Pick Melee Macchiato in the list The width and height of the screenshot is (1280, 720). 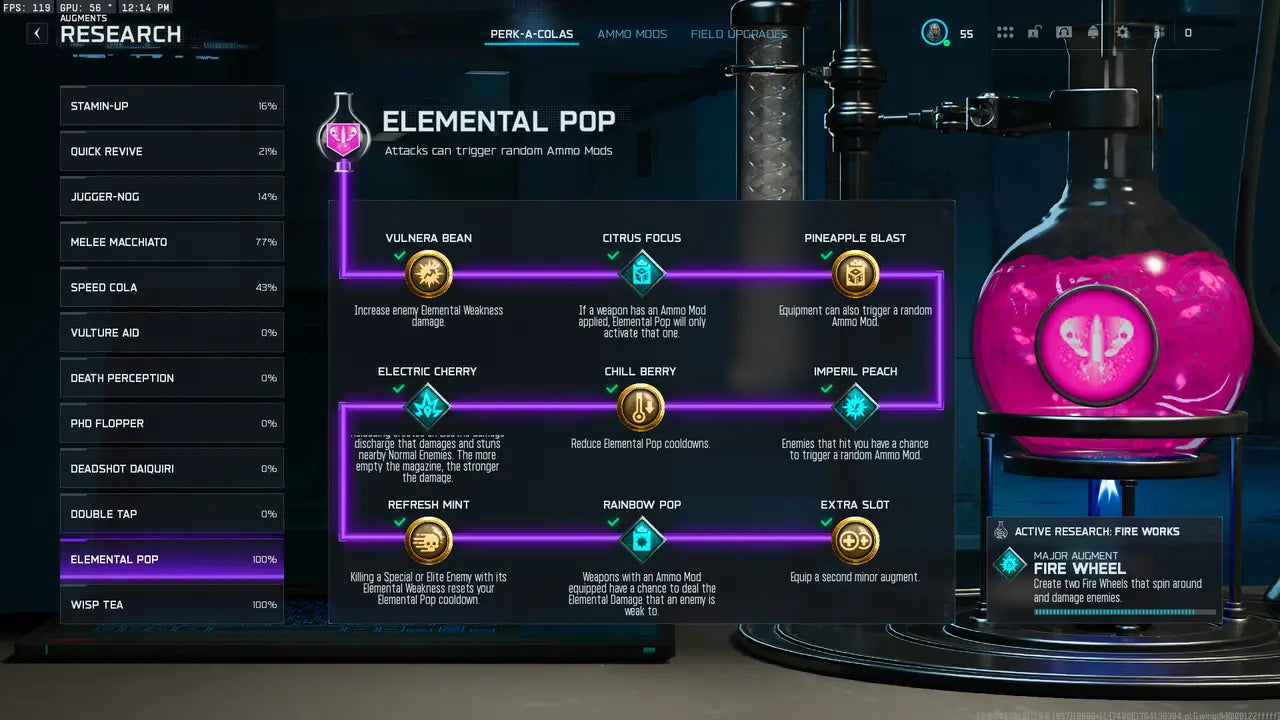[x=171, y=242]
